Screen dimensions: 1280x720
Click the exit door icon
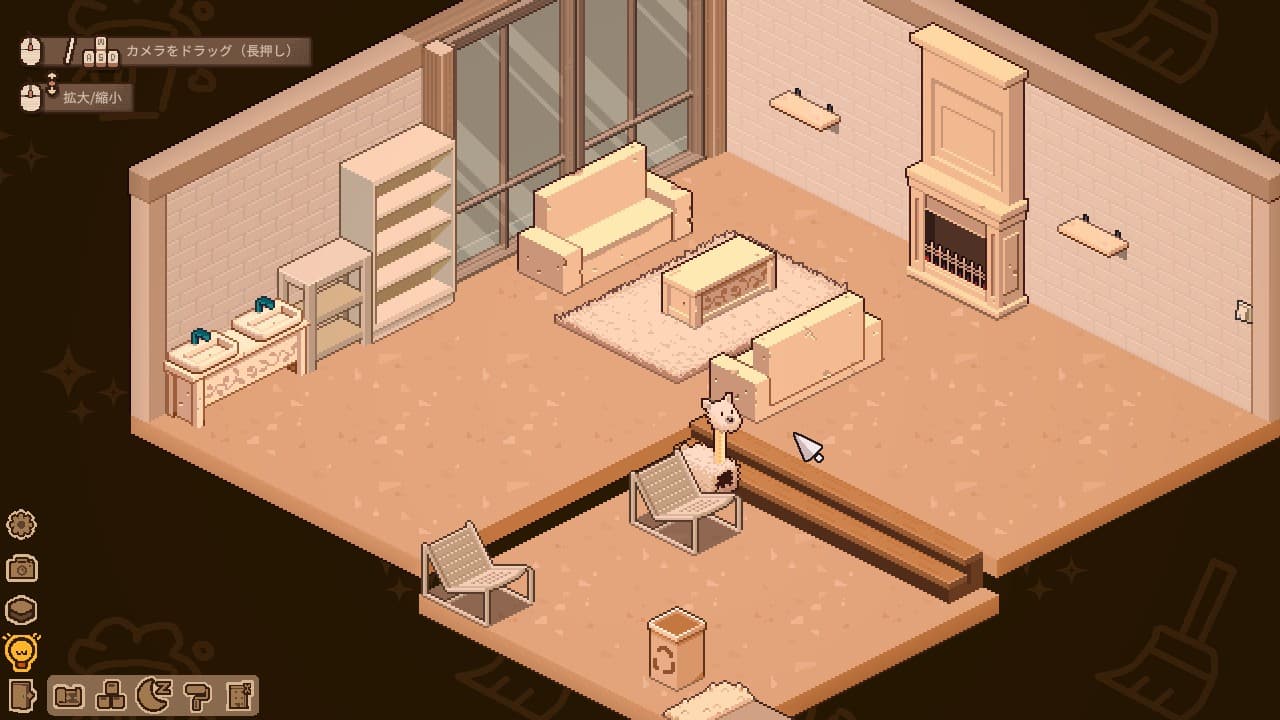coord(21,695)
